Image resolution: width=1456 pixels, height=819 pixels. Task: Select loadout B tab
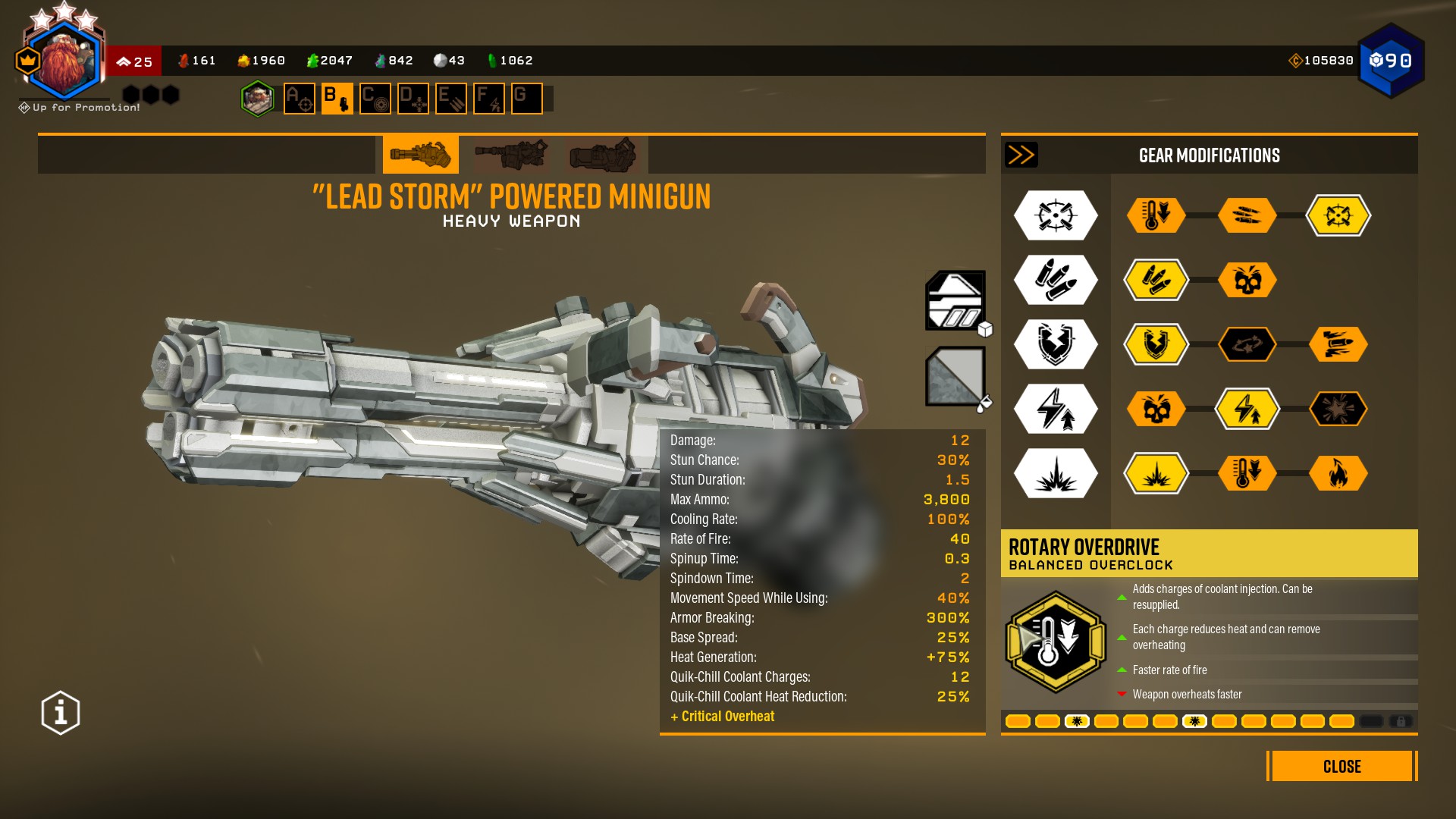click(337, 99)
